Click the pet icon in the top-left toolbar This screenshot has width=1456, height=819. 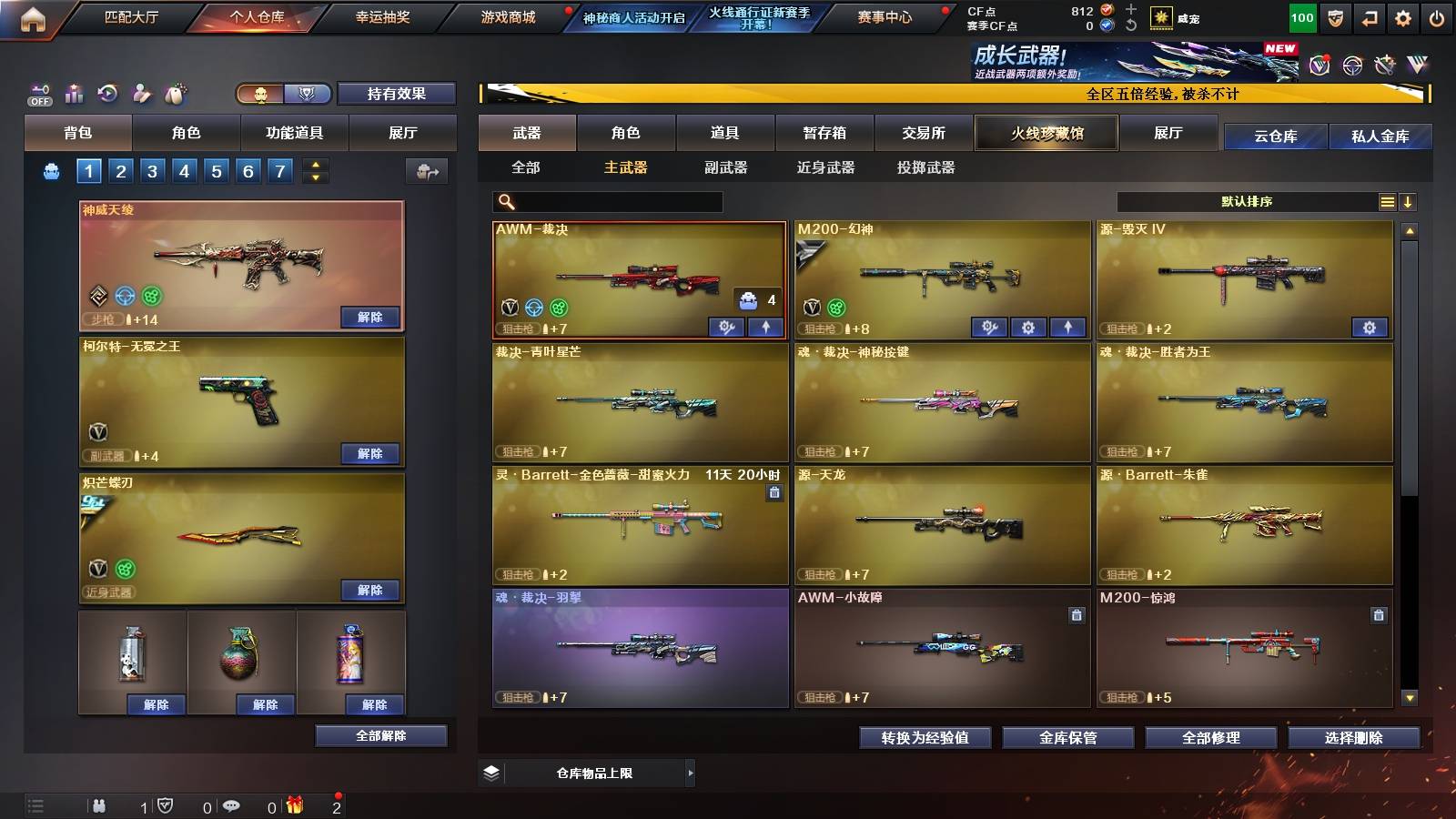click(x=176, y=93)
